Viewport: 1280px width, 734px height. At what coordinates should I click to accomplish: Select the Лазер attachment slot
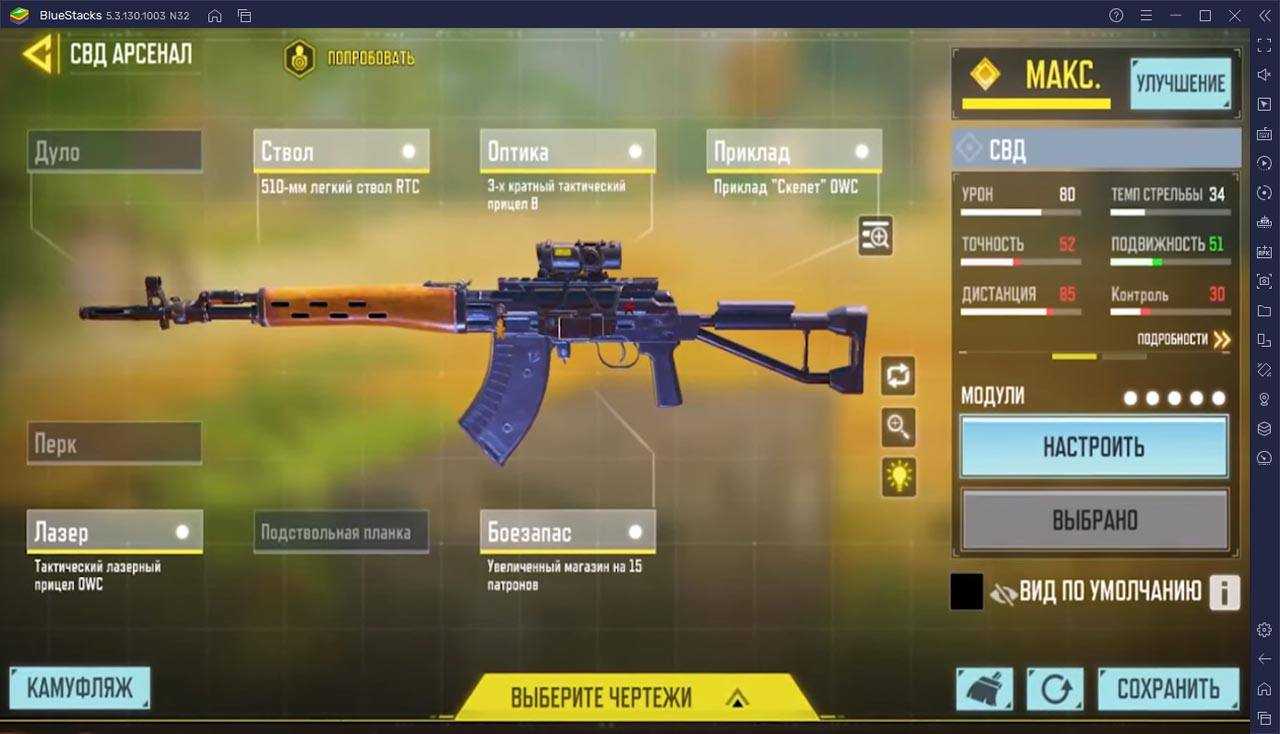click(x=114, y=532)
